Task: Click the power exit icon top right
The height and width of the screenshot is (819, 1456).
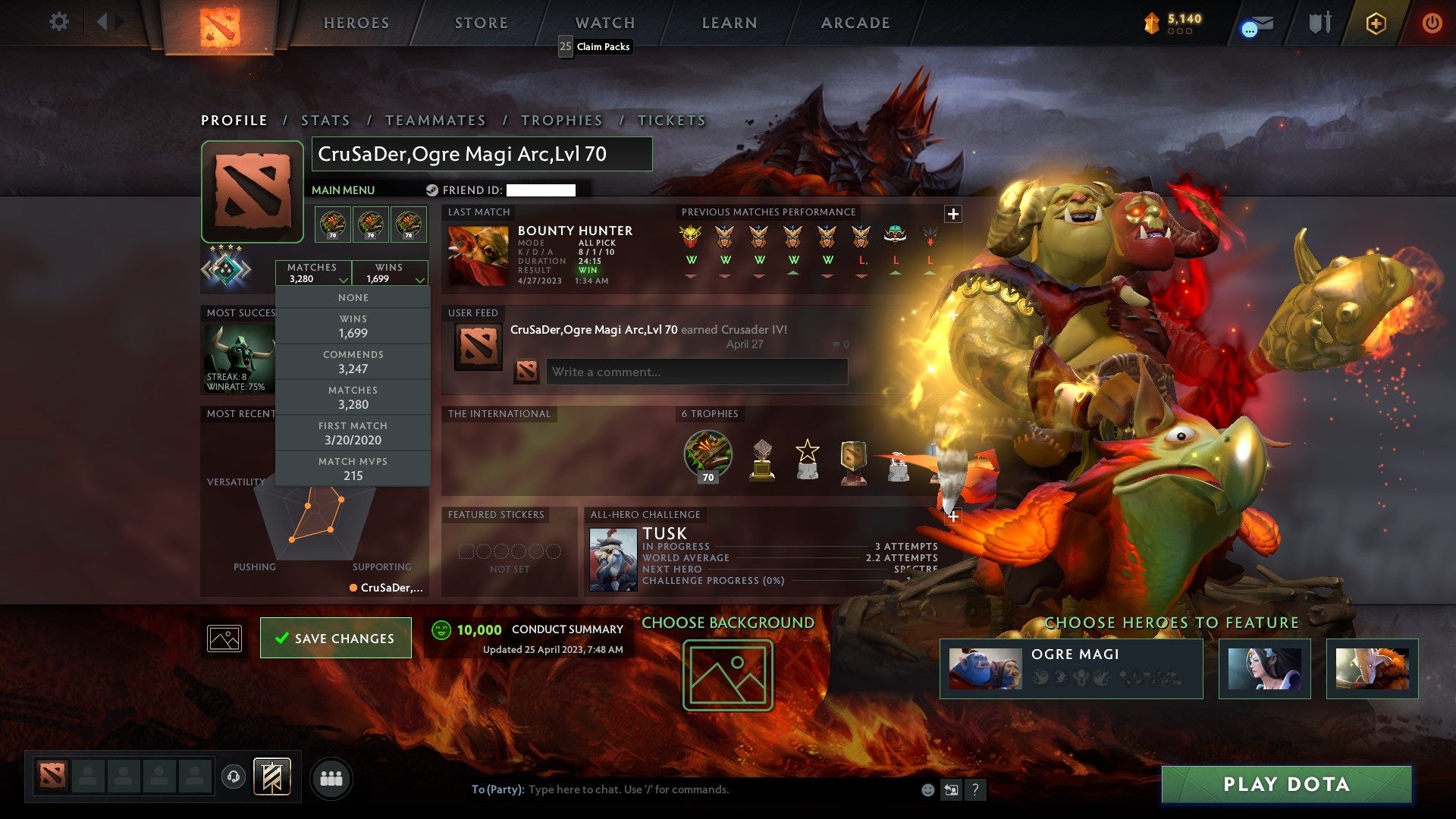Action: point(1433,22)
